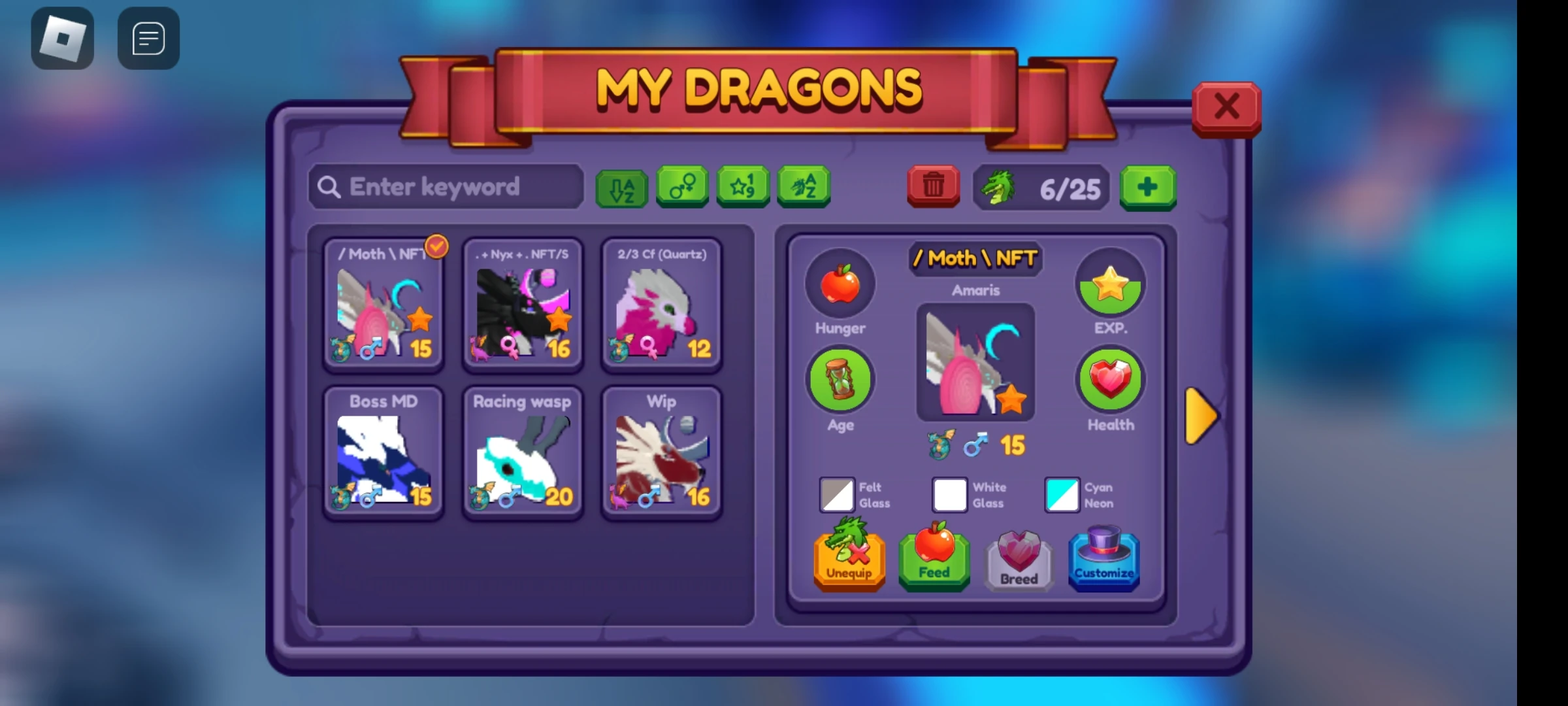Screen dimensions: 1568x706
Task: Unequip the current dragon
Action: (849, 559)
